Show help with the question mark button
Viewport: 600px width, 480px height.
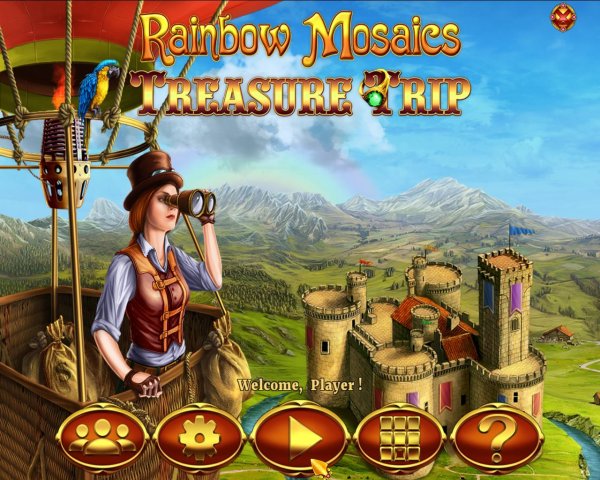497,438
